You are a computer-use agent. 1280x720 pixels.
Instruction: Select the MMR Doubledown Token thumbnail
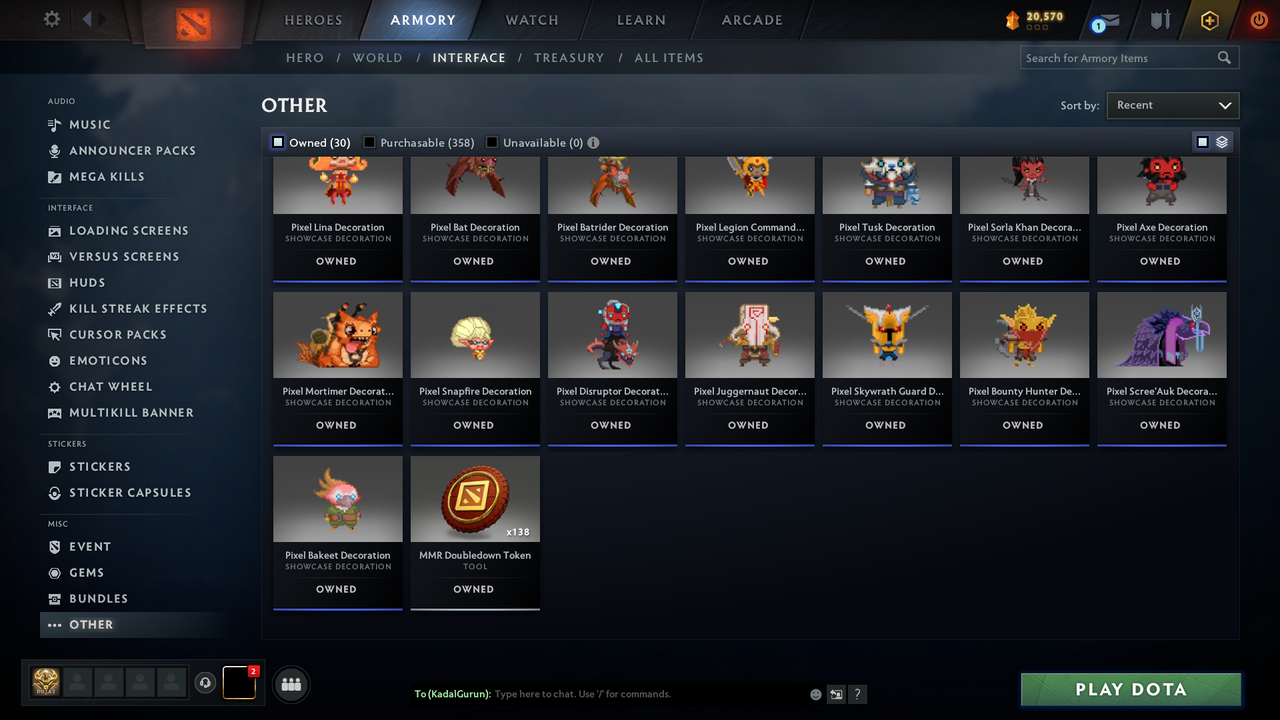474,497
